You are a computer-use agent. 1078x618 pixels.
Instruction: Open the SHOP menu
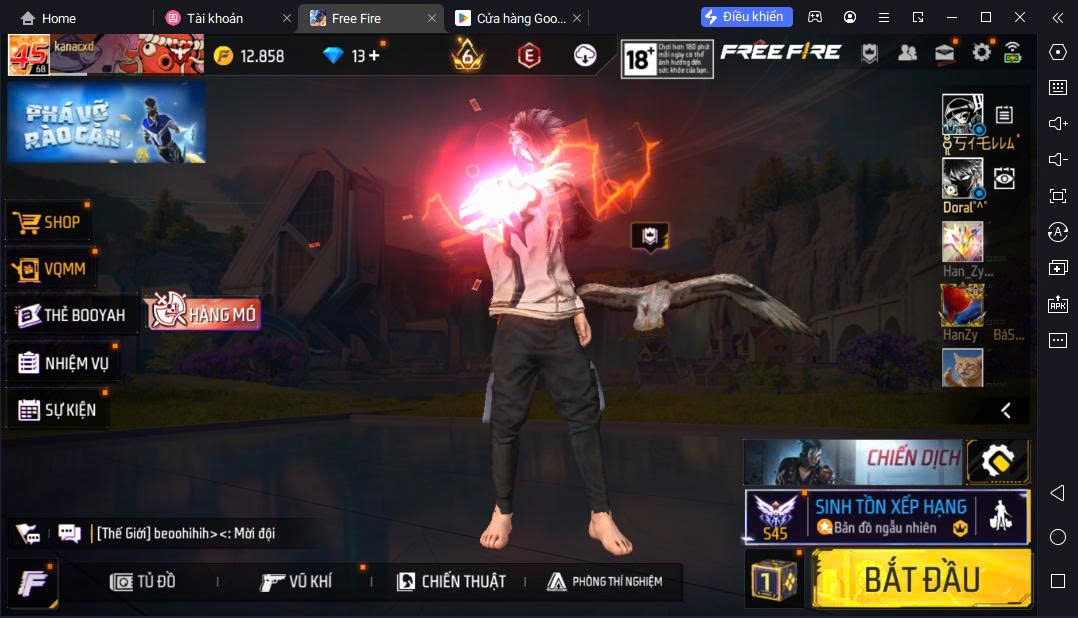50,222
